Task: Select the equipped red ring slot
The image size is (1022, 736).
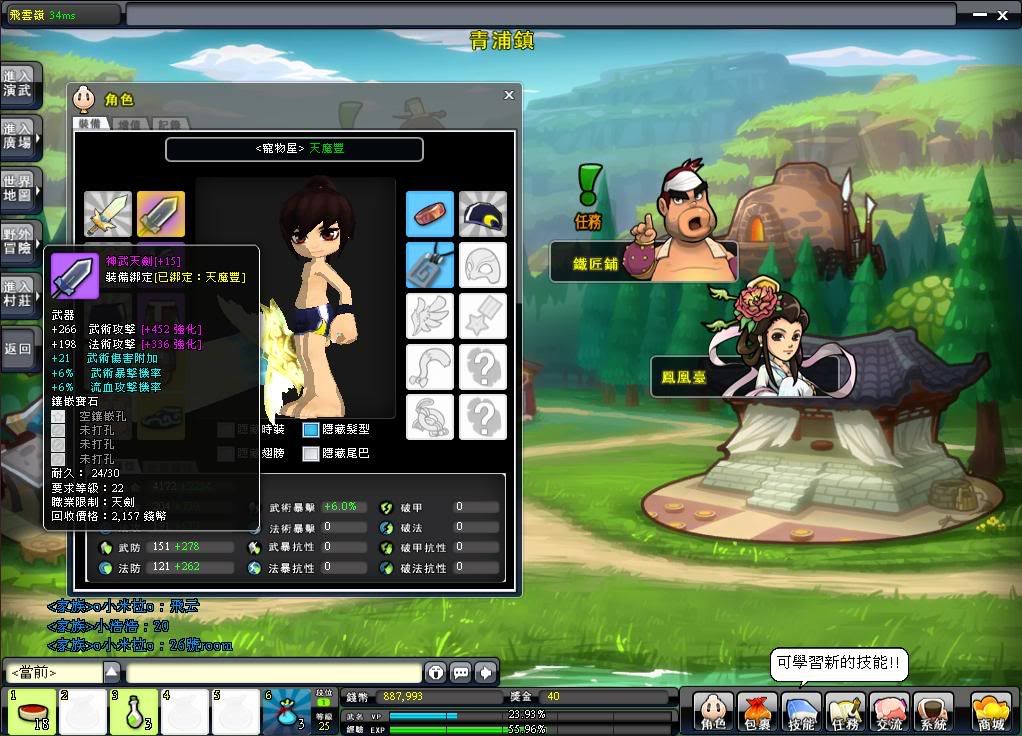Action: pyautogui.click(x=430, y=214)
